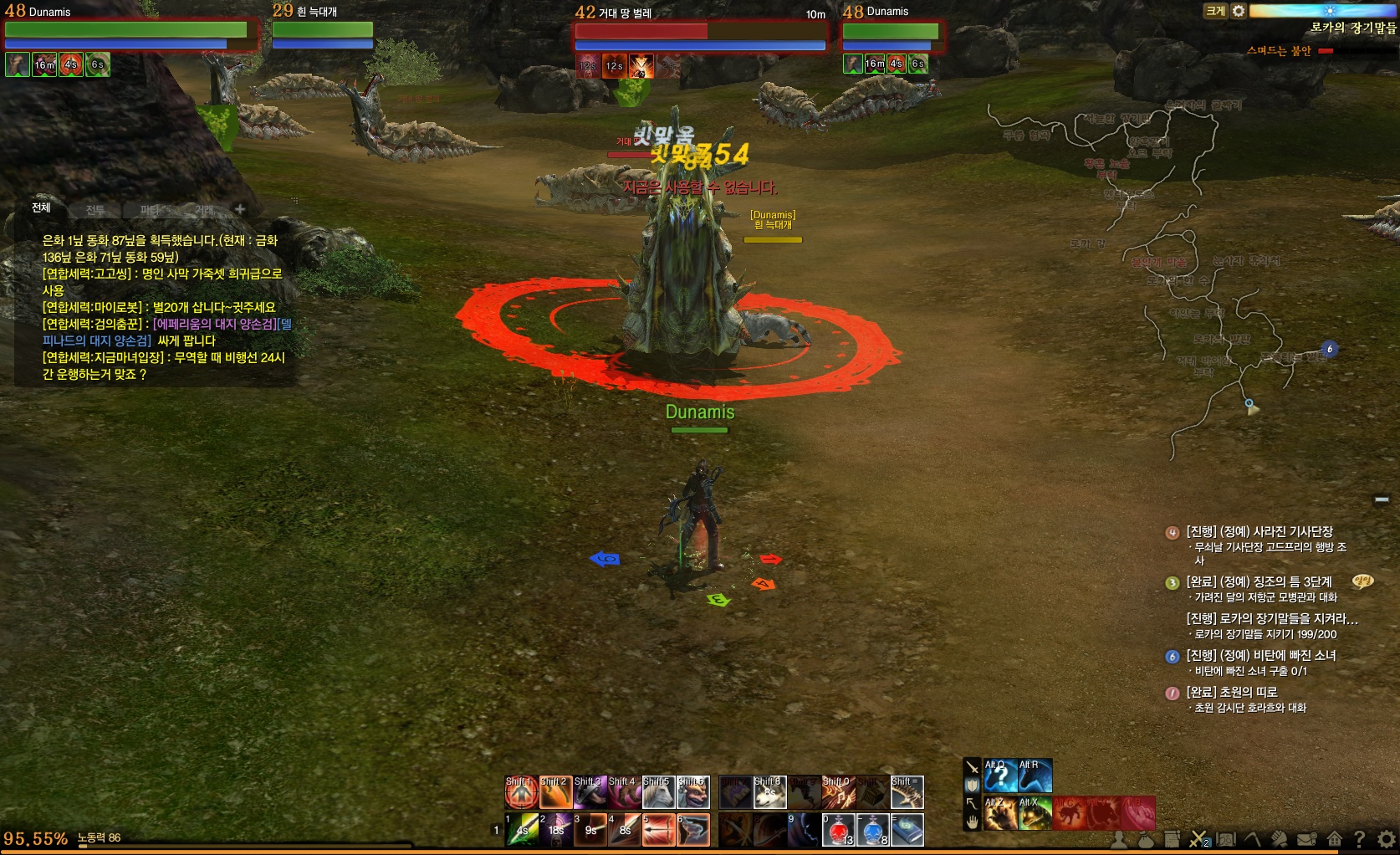Image resolution: width=1400 pixels, height=855 pixels.
Task: Open the question mark help icon
Action: (x=1360, y=839)
